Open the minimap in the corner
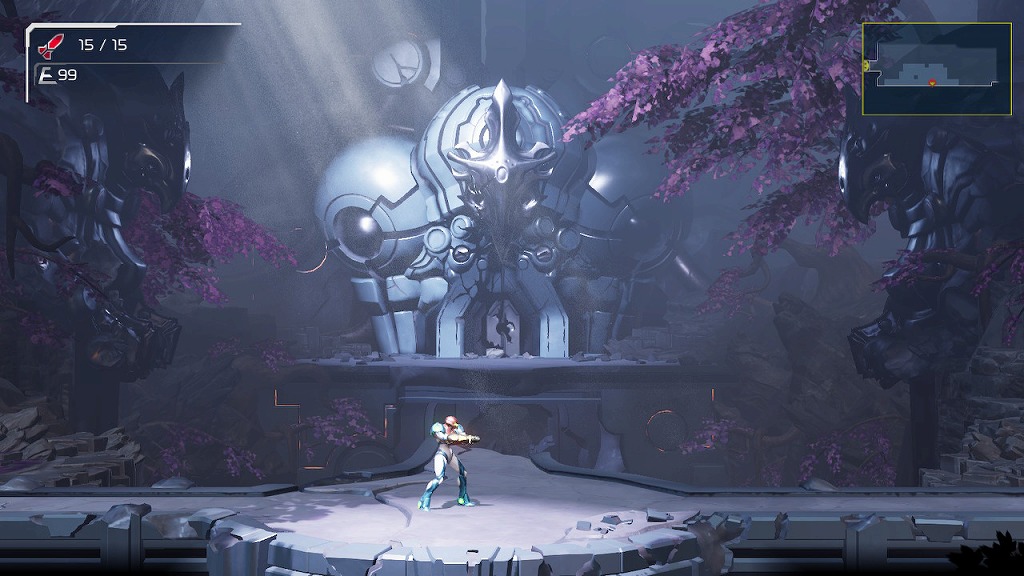 click(x=936, y=68)
